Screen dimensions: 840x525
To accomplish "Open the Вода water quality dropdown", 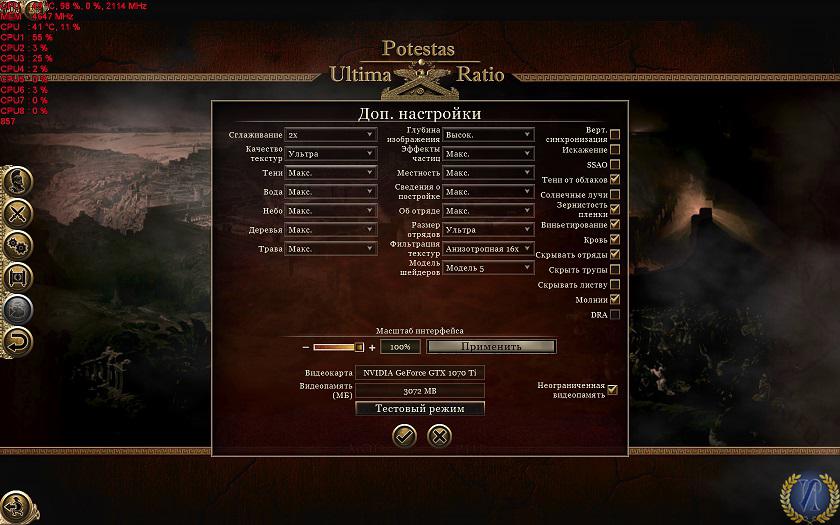I will pyautogui.click(x=330, y=192).
